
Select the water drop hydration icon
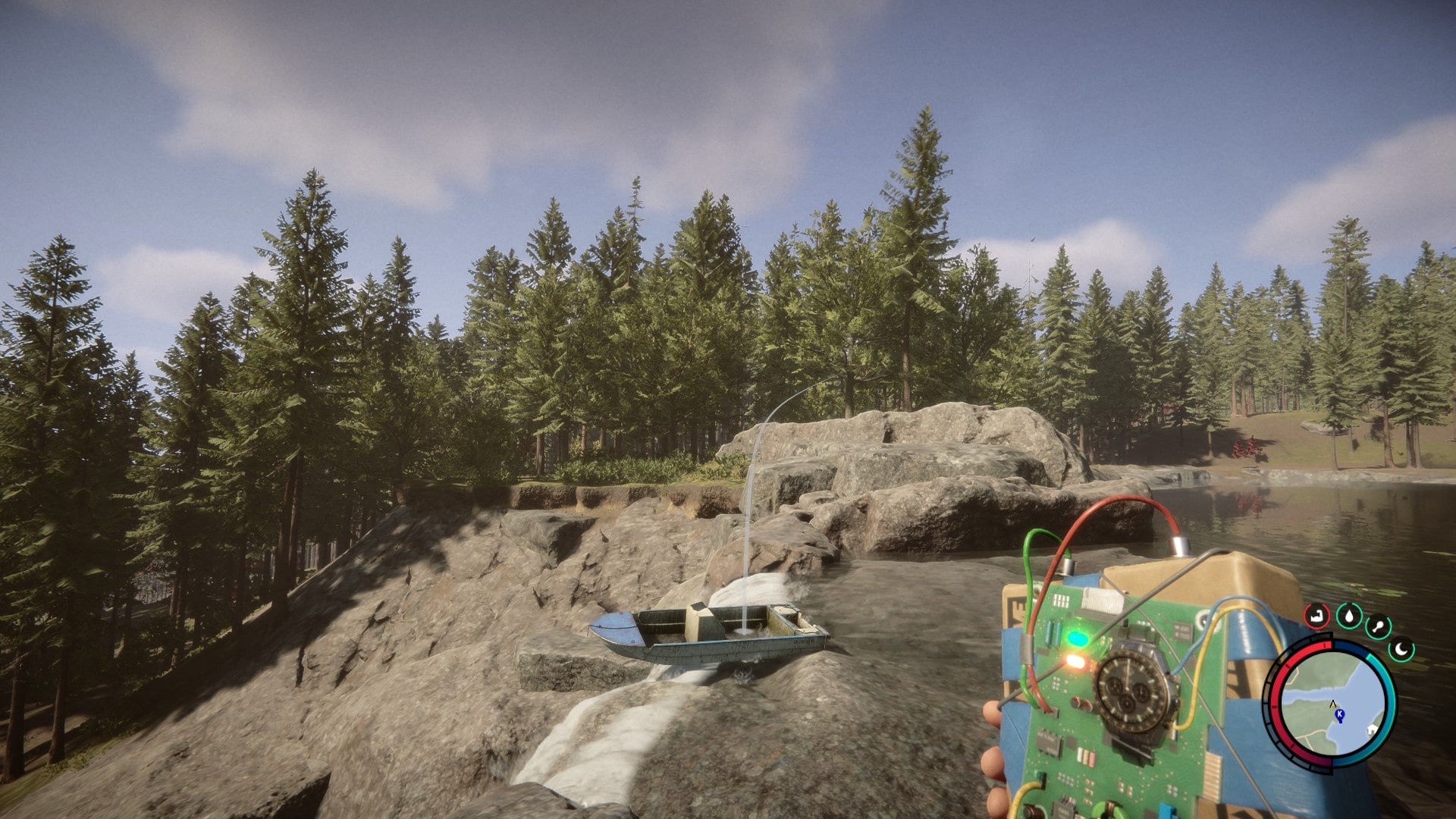(1349, 615)
